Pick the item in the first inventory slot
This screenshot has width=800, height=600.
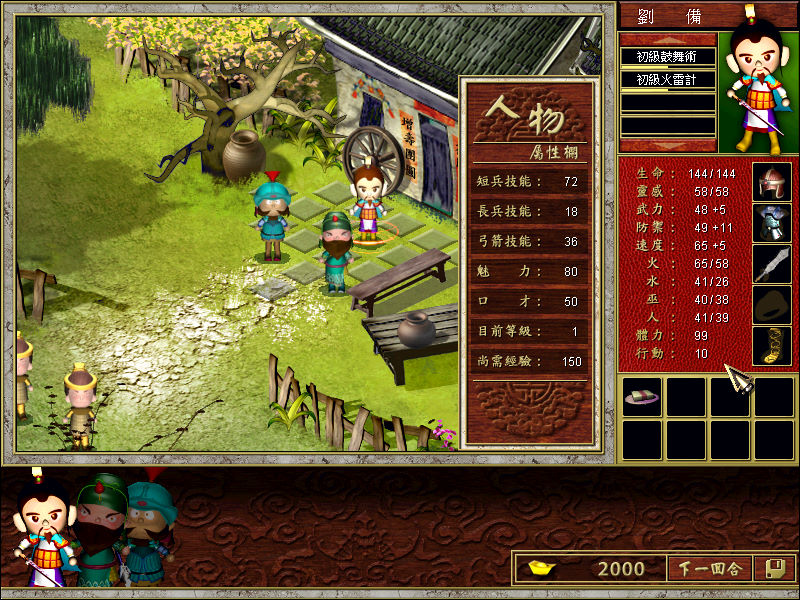641,398
